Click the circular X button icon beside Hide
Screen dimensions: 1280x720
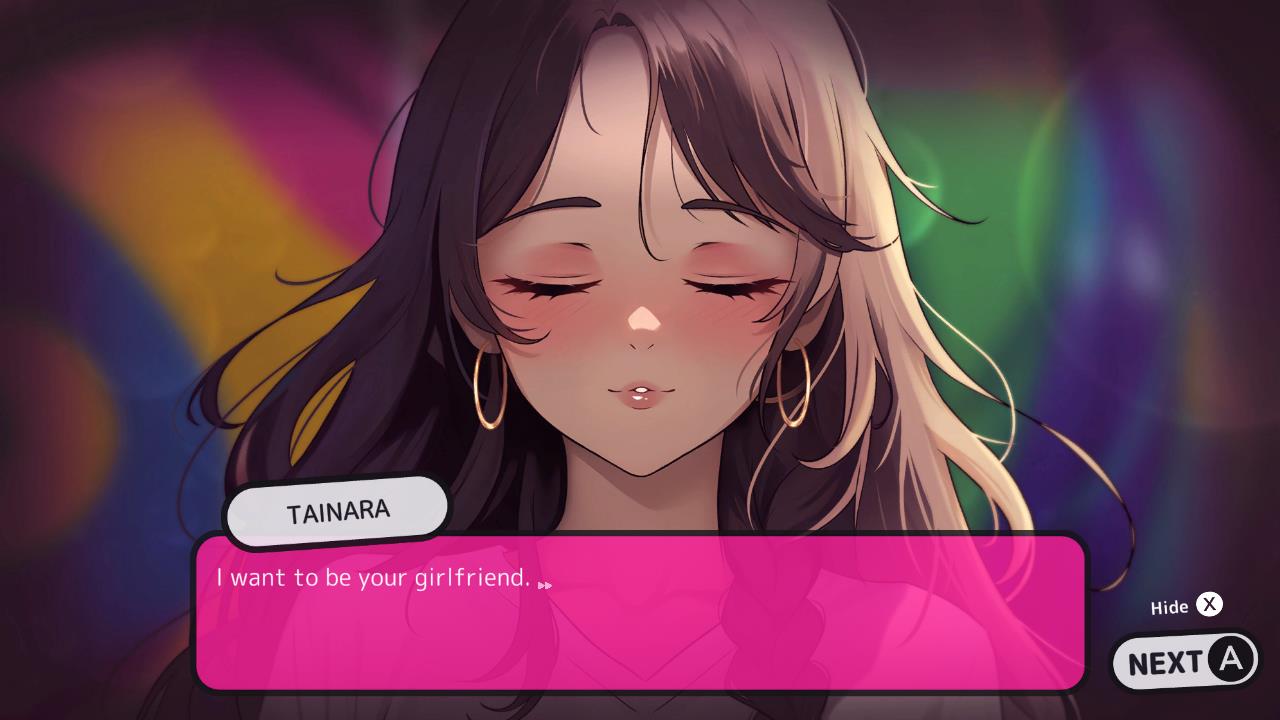pos(1210,605)
